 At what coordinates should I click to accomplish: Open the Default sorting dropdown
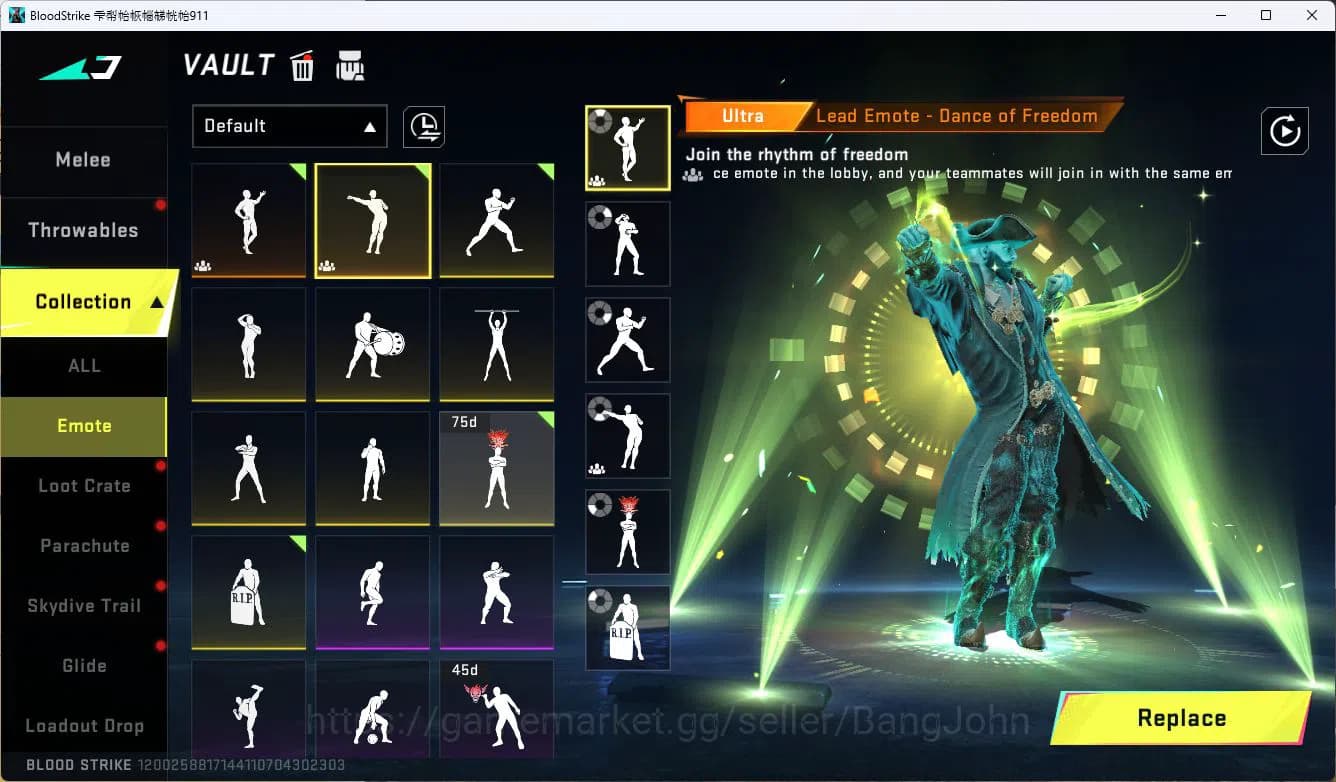(289, 126)
